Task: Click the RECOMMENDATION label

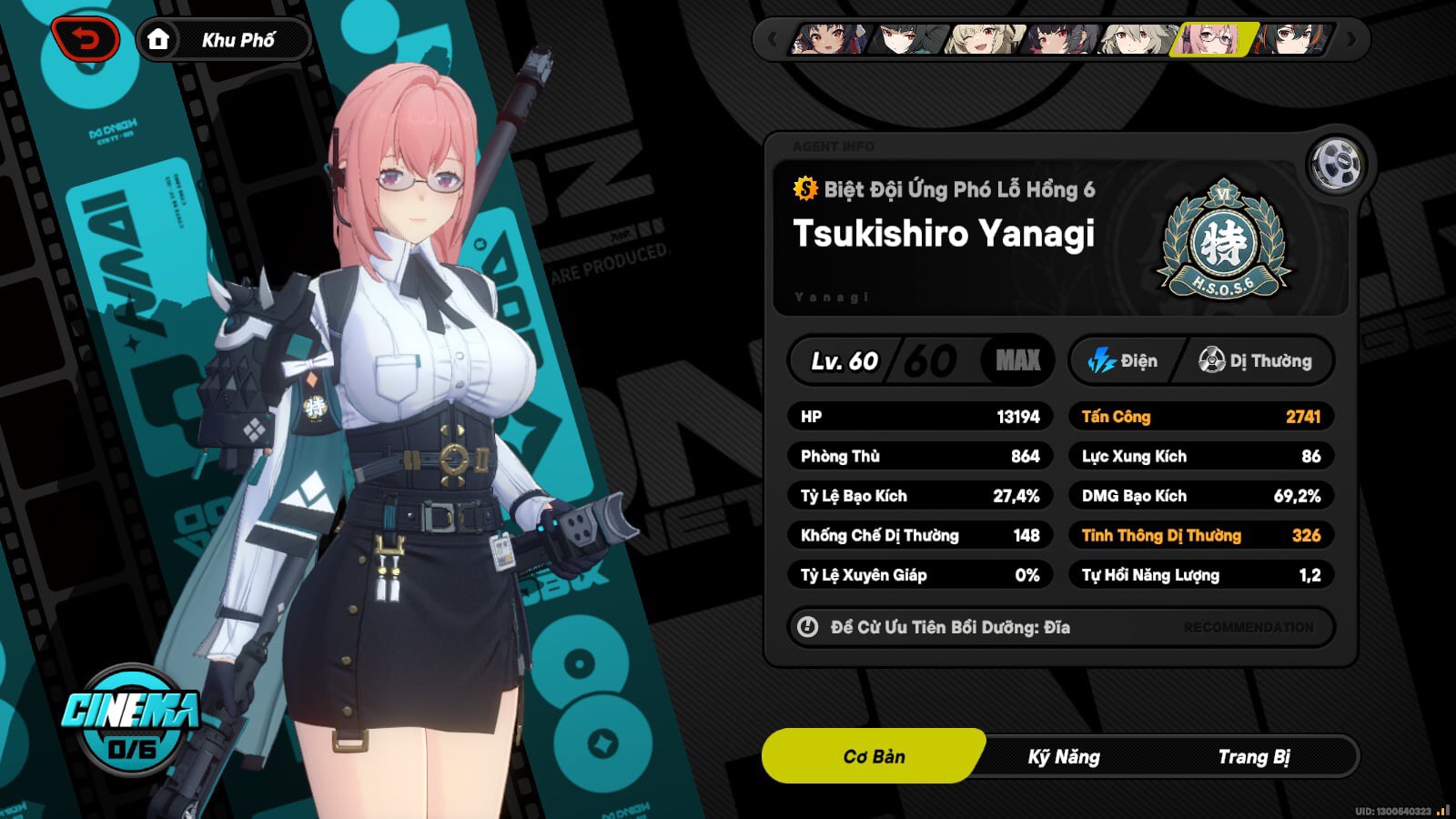Action: click(x=1248, y=627)
